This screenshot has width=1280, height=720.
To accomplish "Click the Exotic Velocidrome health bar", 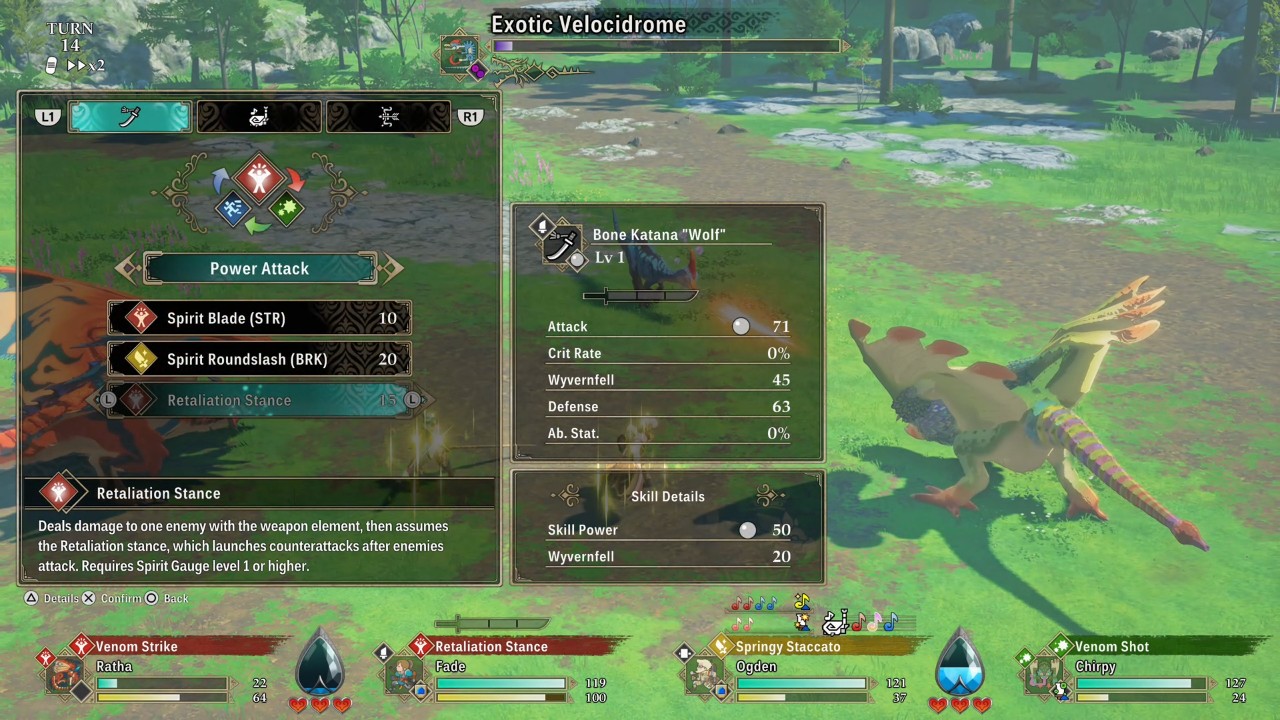I will click(665, 45).
